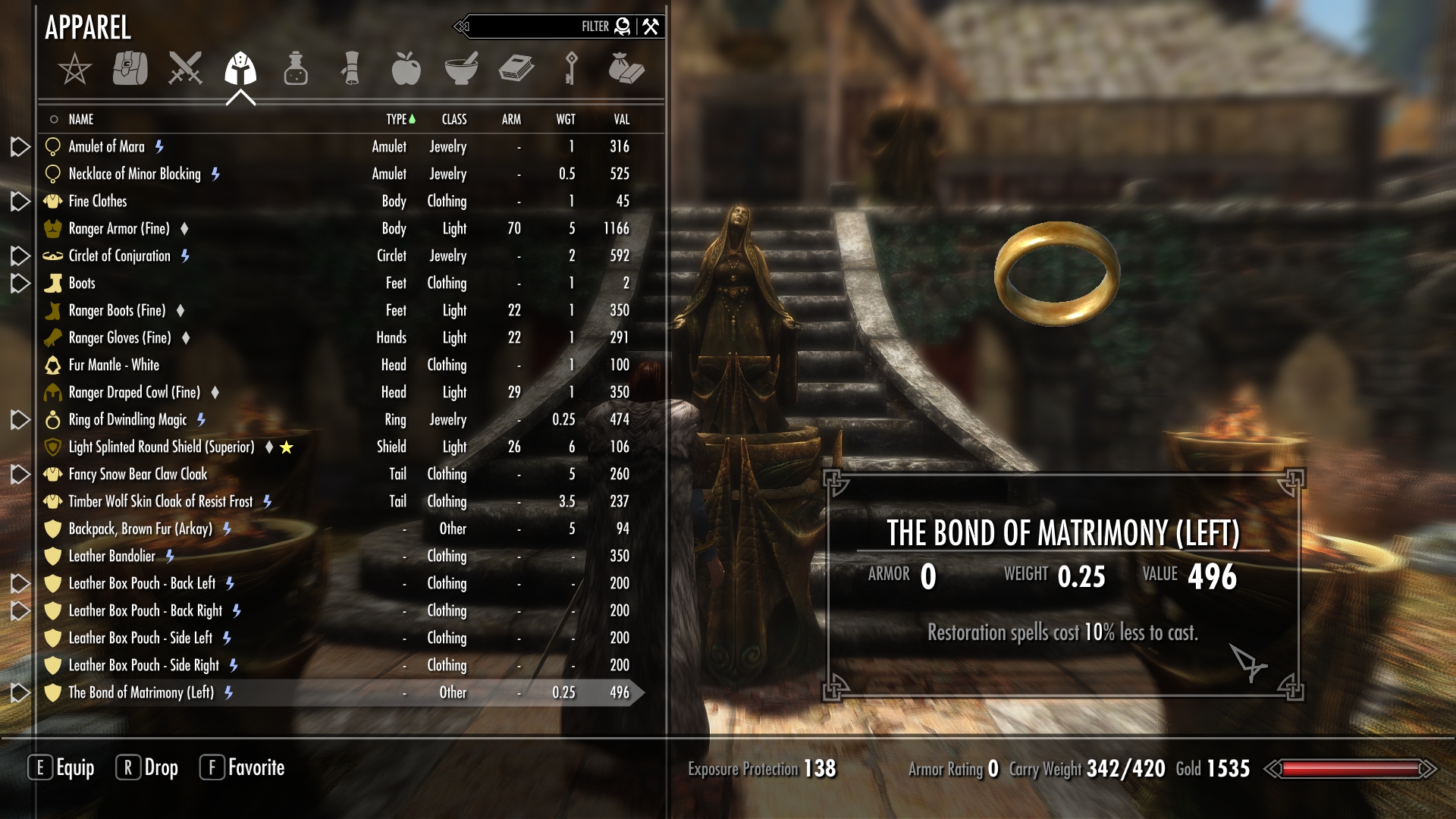1456x819 pixels.
Task: Open the Books category tab
Action: point(516,69)
